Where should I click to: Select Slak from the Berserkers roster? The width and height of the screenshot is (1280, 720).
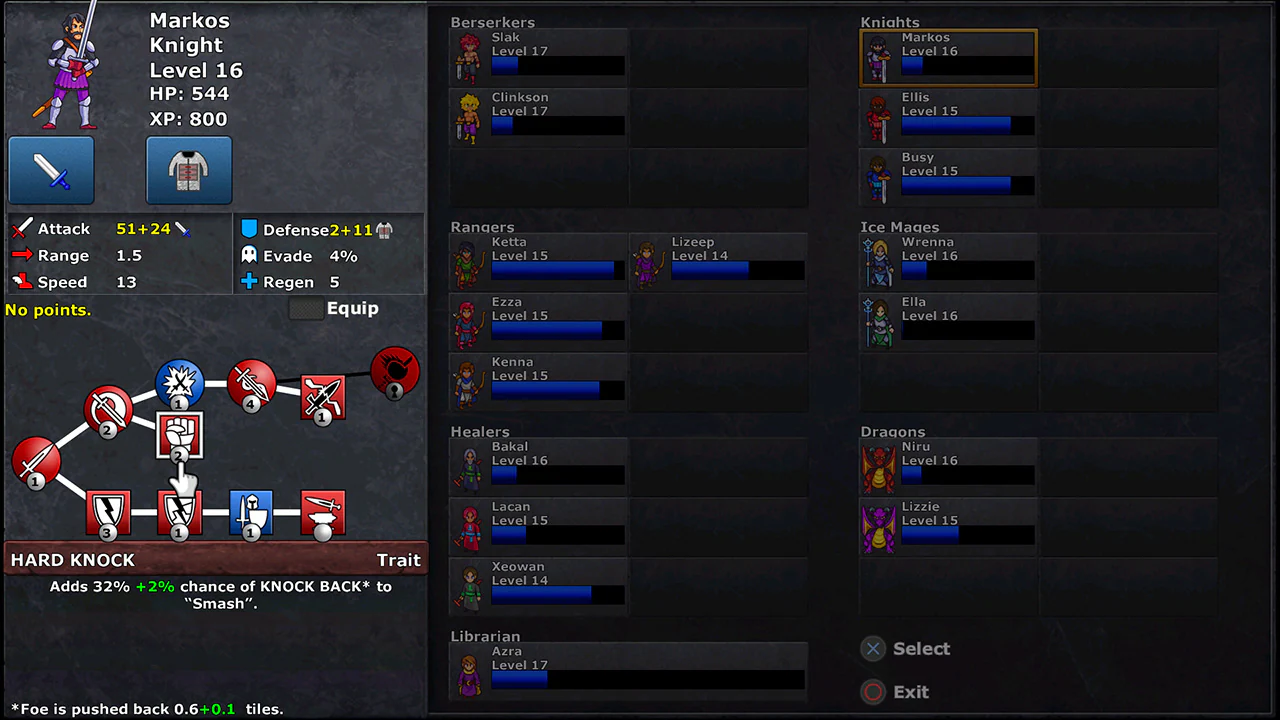(538, 57)
